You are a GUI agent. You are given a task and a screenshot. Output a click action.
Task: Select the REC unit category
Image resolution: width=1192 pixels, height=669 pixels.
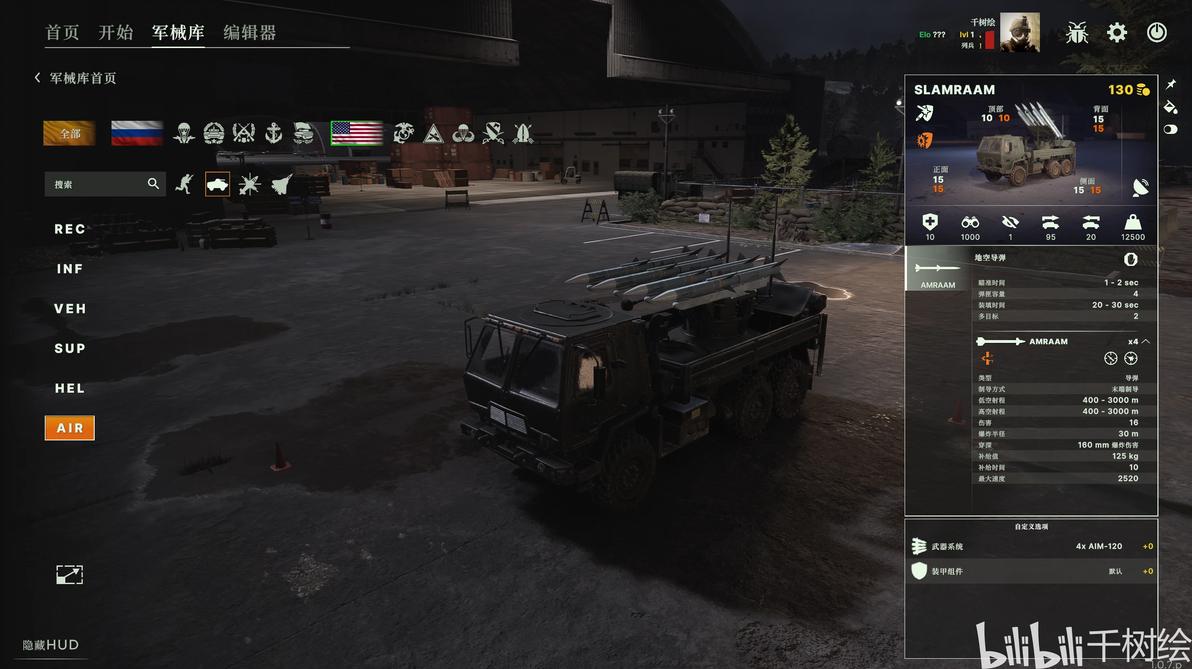(x=70, y=229)
